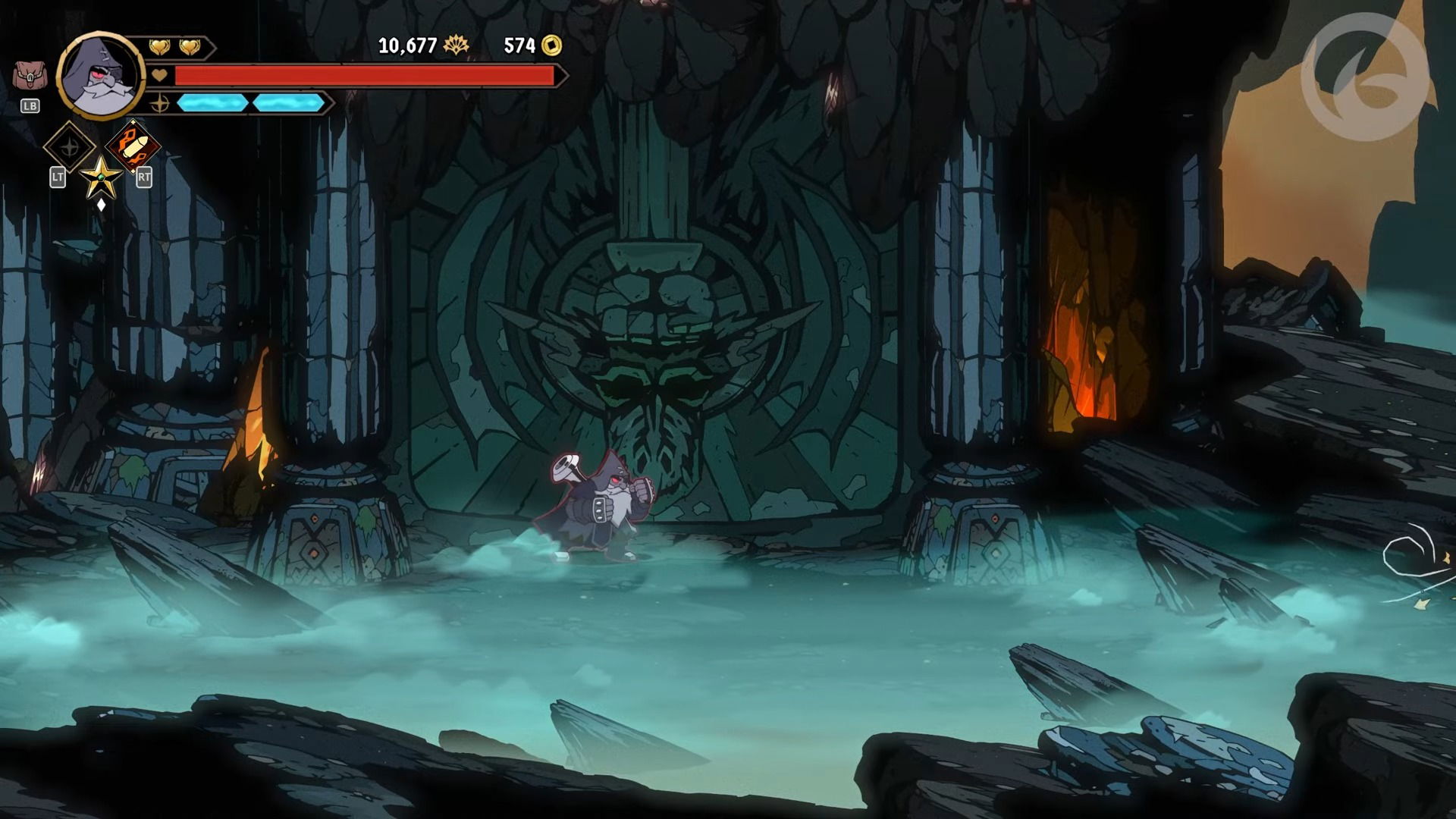1456x819 pixels.
Task: Click the hooded bearded character portrait
Action: click(x=100, y=76)
